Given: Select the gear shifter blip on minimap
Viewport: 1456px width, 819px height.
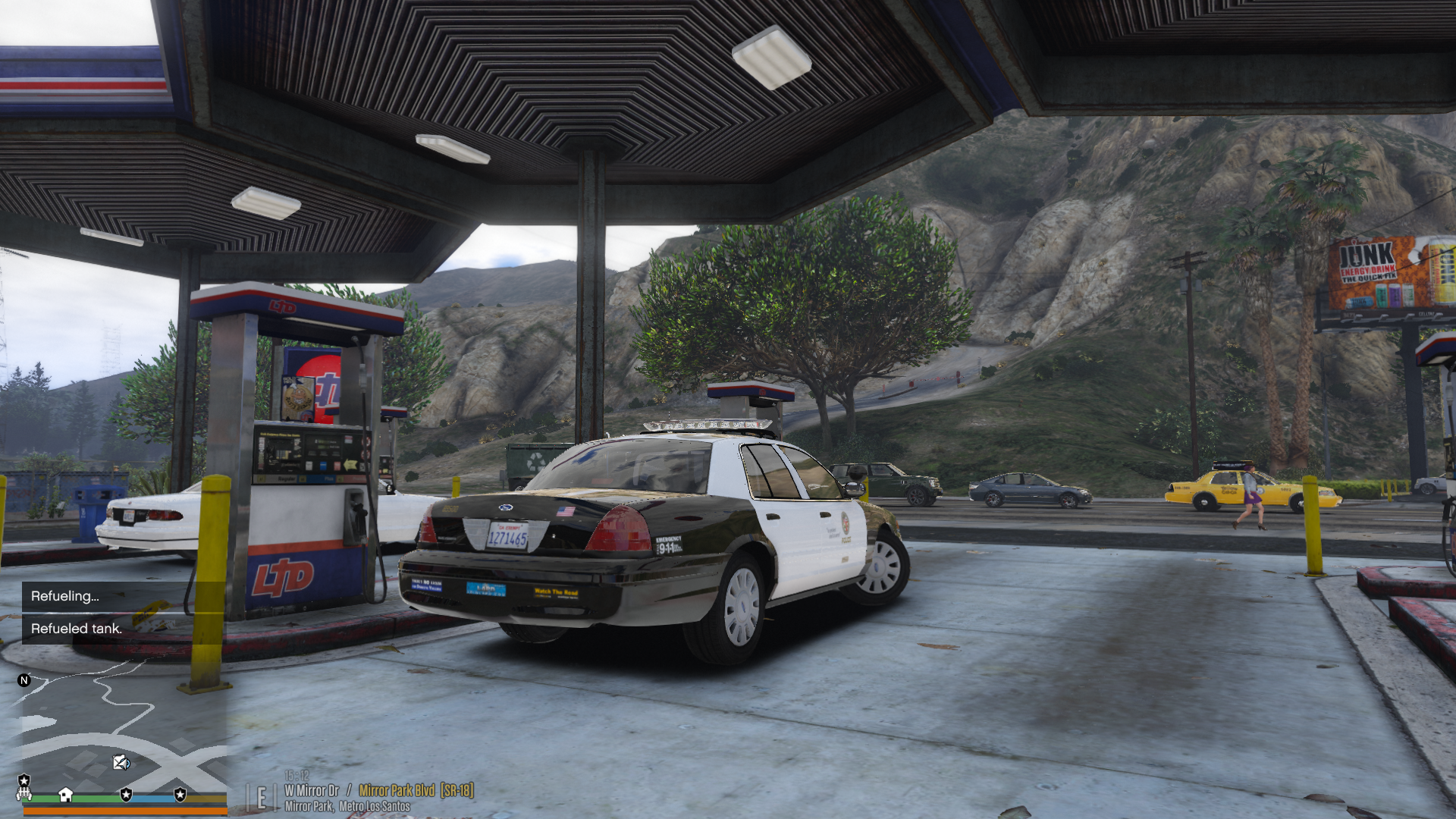Looking at the screenshot, I should pyautogui.click(x=24, y=793).
